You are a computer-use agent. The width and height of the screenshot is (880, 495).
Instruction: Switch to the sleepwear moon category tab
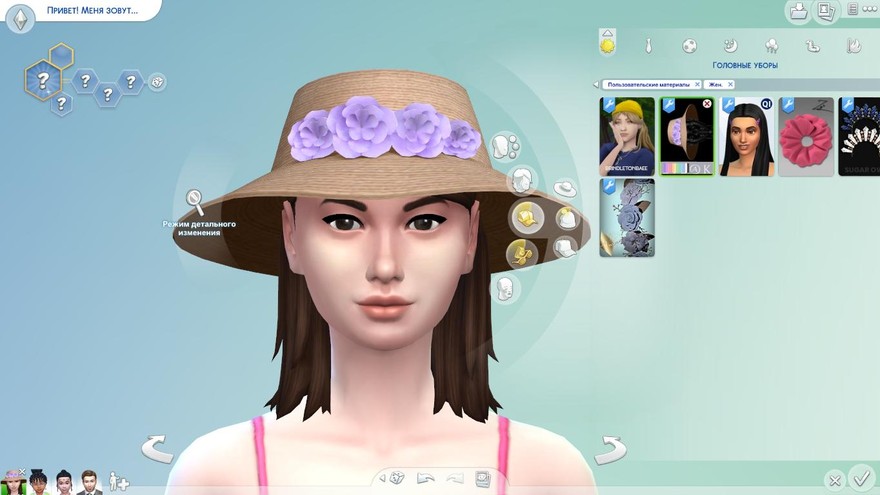click(730, 45)
